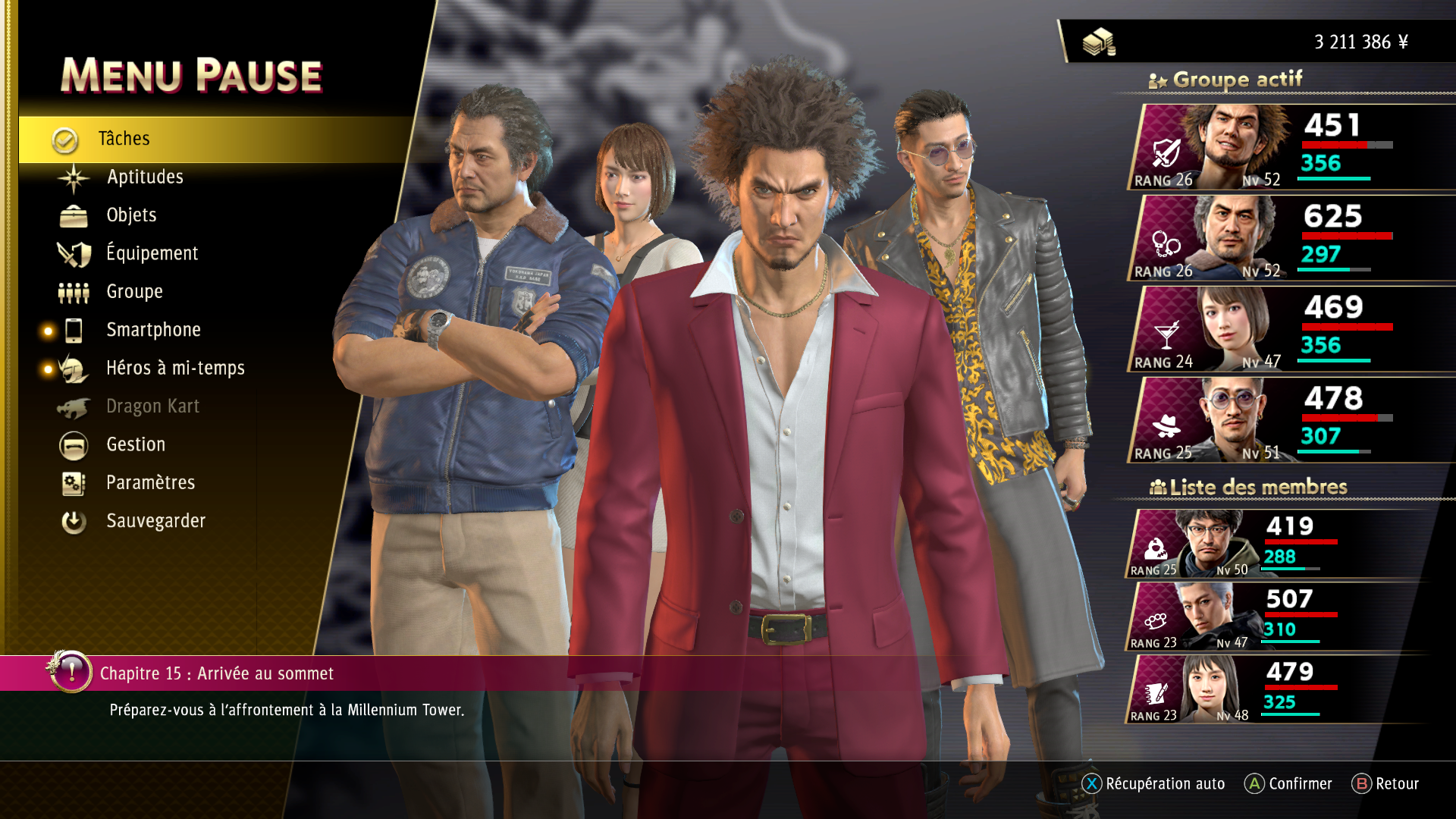
Task: Choose the Équipement menu option
Action: 152,253
